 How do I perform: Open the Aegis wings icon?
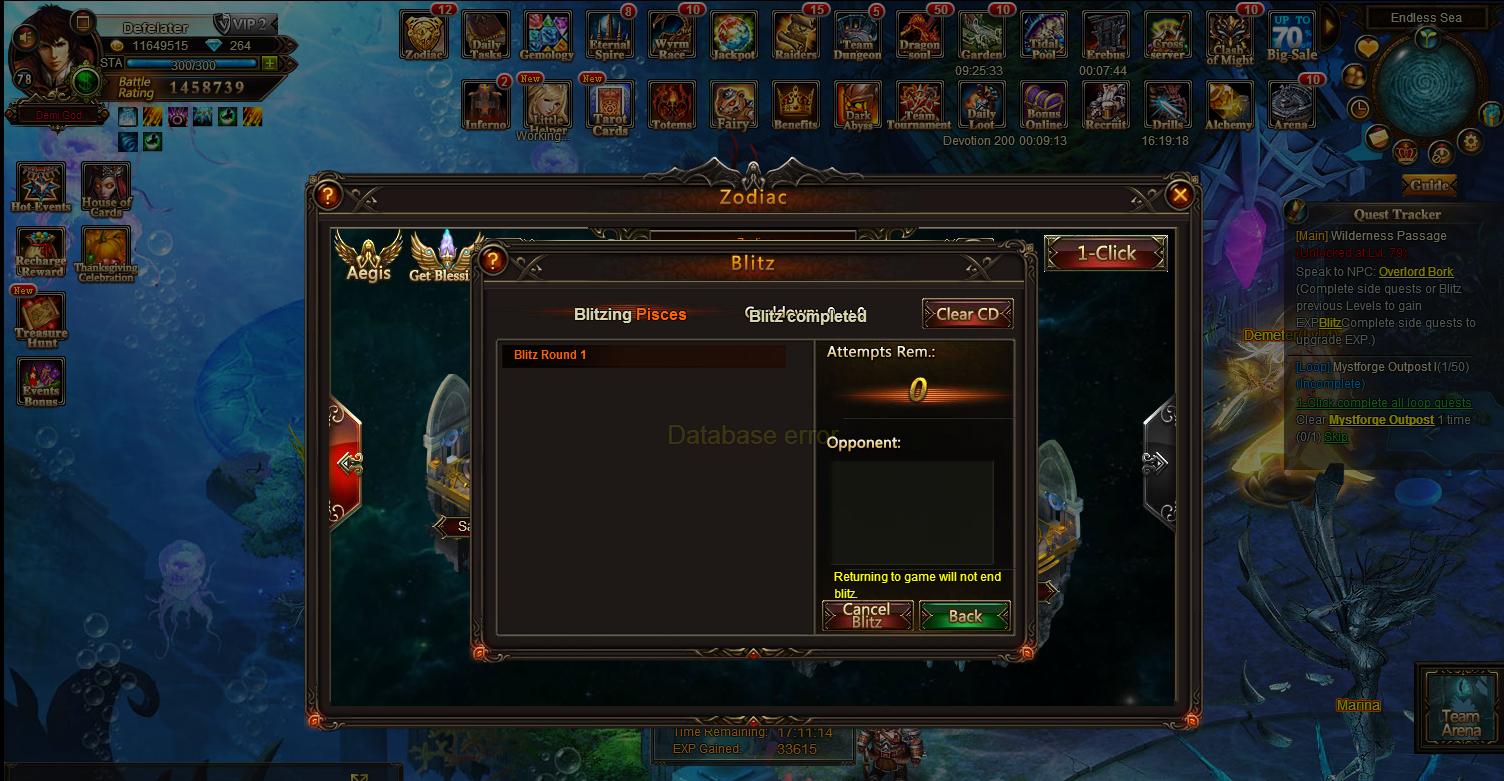click(368, 255)
